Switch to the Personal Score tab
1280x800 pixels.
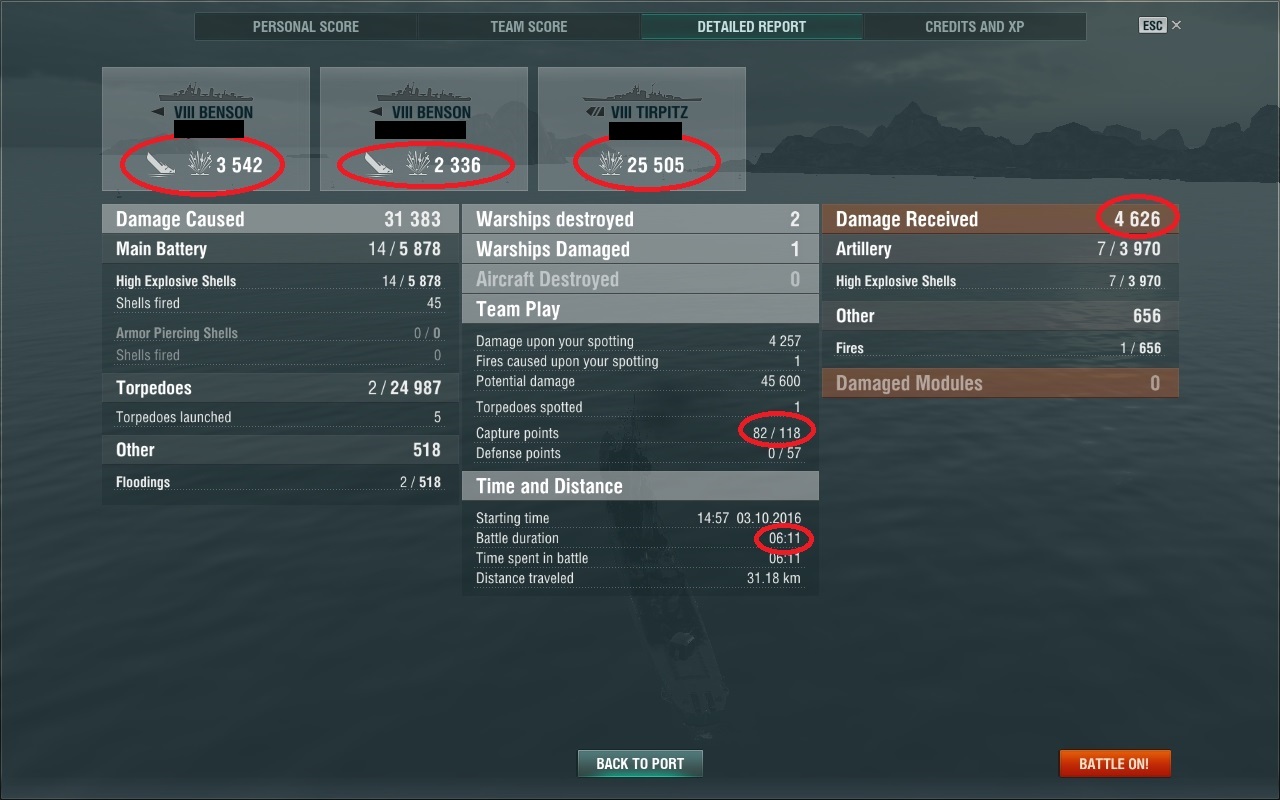(x=306, y=26)
